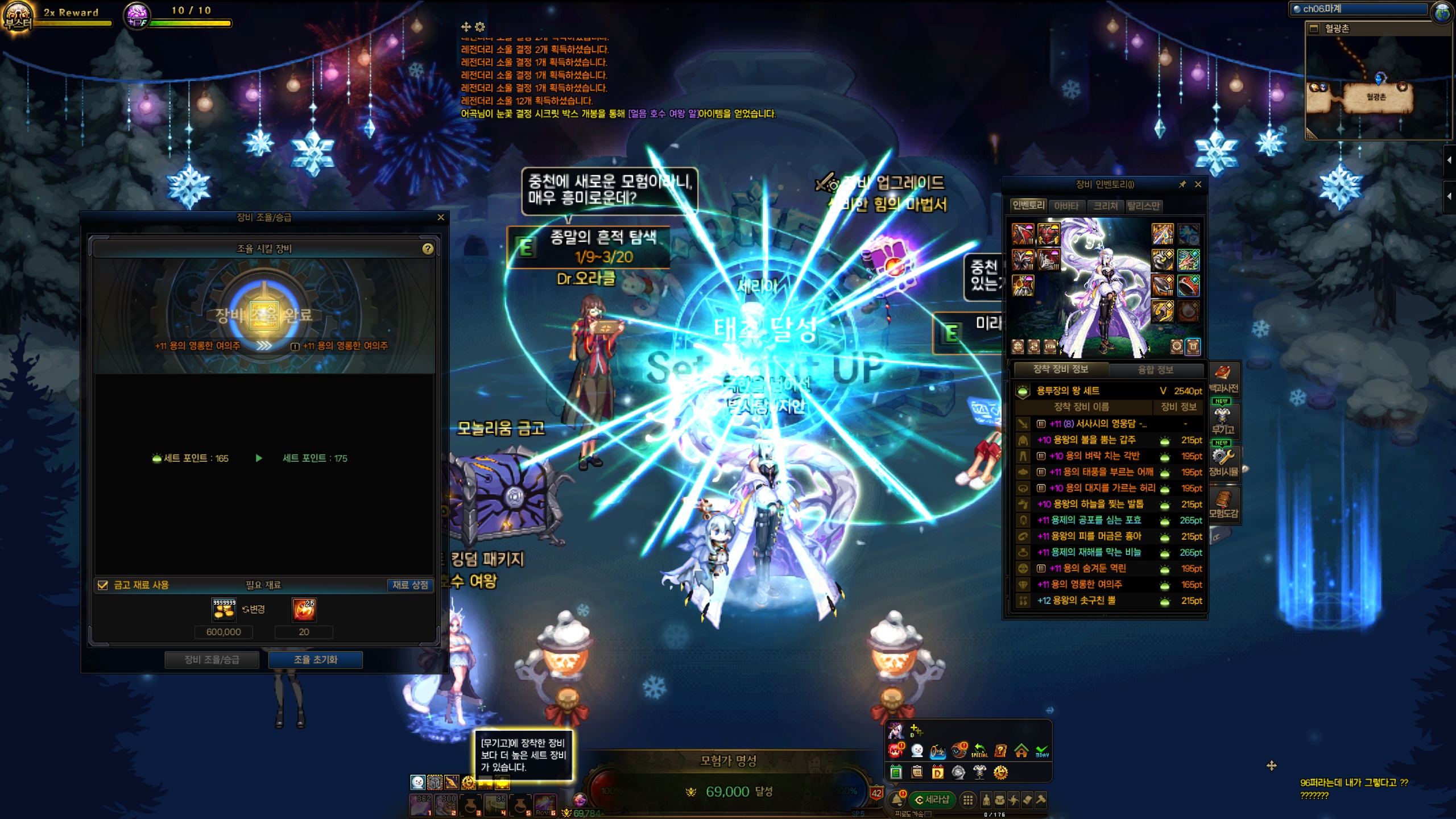
Task: Pin the equipment inventory window
Action: pos(1182,184)
